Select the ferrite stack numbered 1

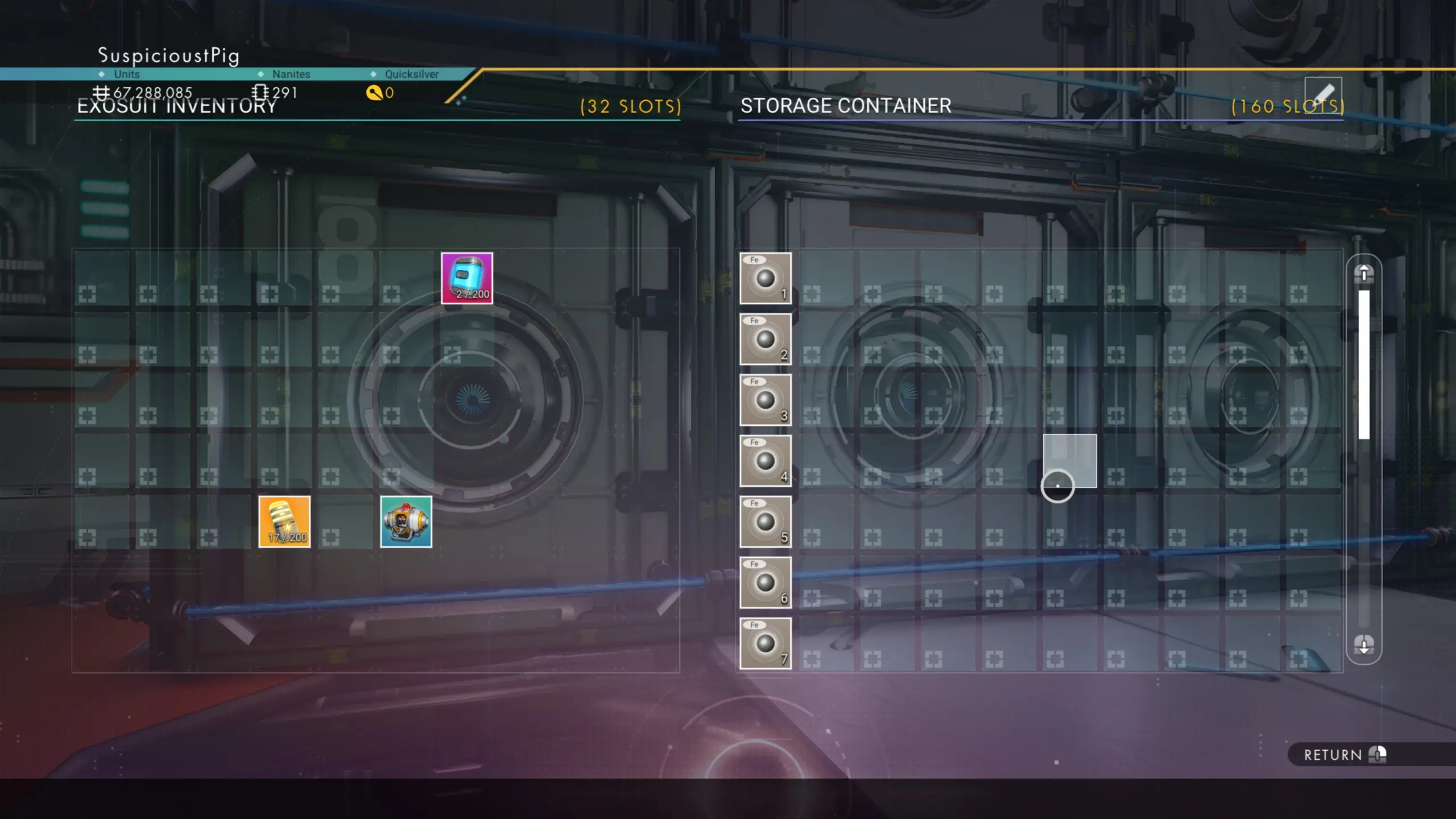pyautogui.click(x=765, y=278)
